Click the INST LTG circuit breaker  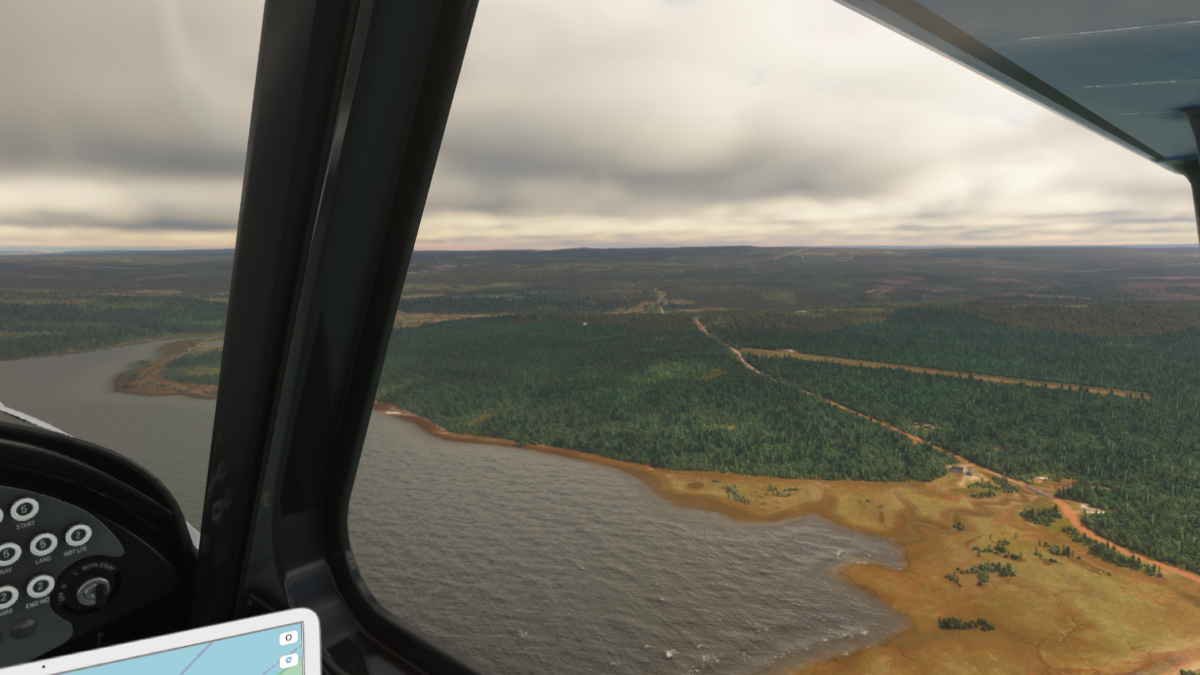pos(77,535)
